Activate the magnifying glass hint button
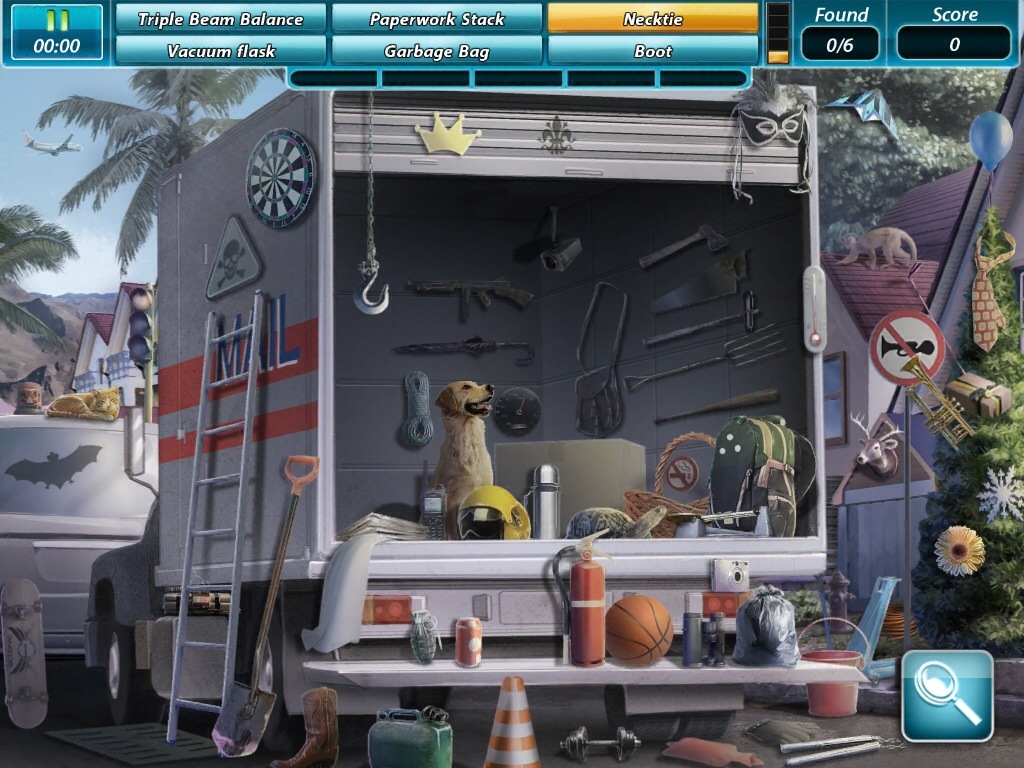The height and width of the screenshot is (768, 1024). click(946, 696)
